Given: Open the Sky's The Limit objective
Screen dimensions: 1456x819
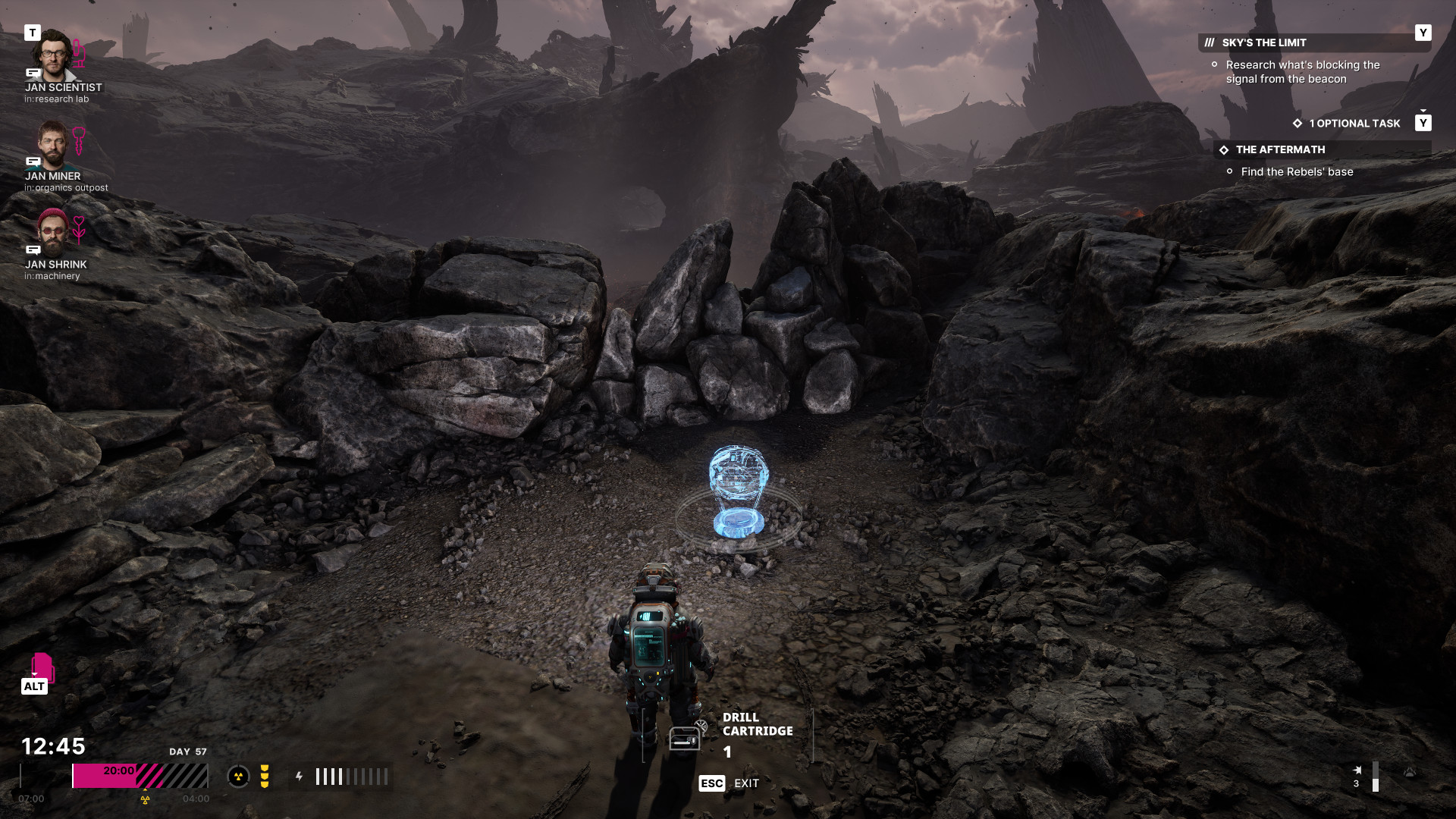Looking at the screenshot, I should 1263,43.
